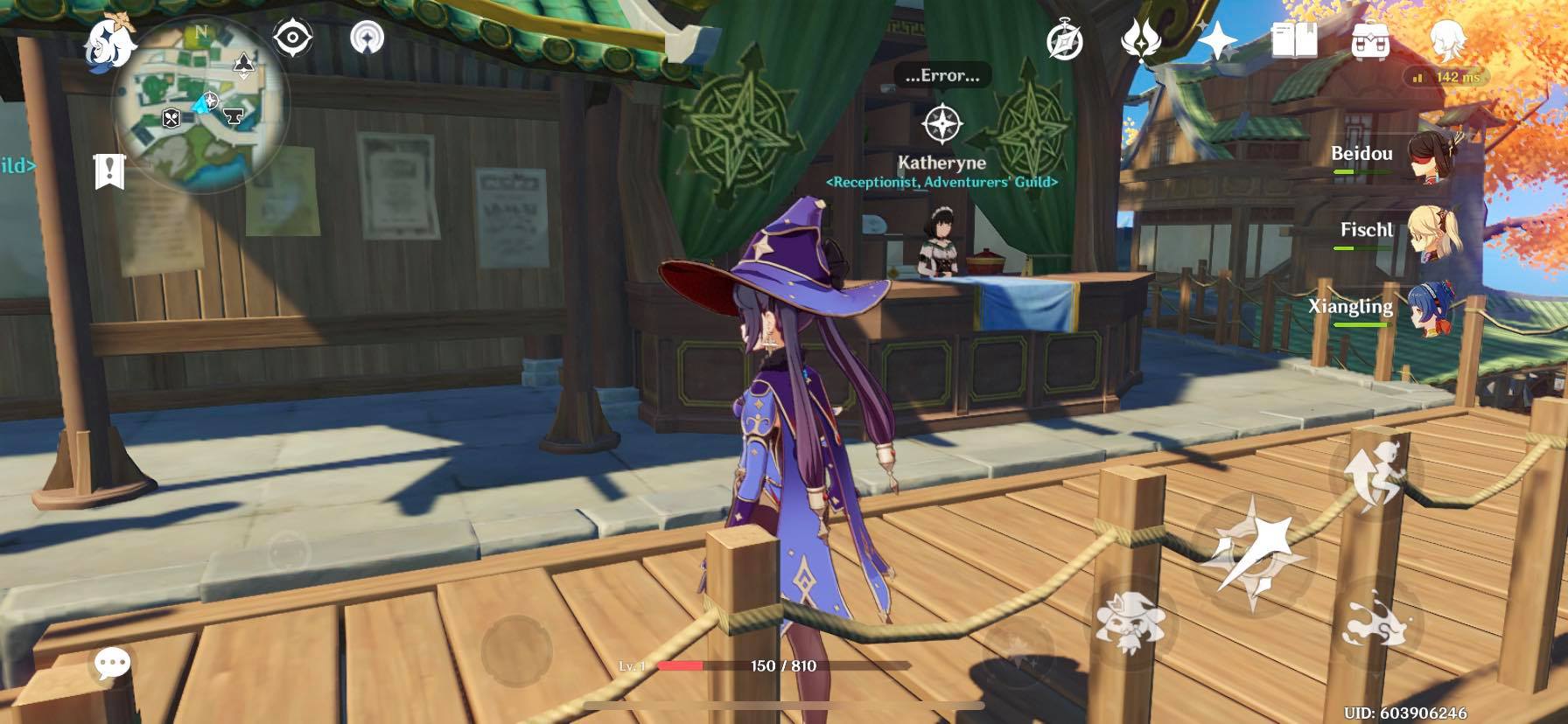The width and height of the screenshot is (1568, 724).
Task: Switch to Fischl
Action: pos(1431,234)
